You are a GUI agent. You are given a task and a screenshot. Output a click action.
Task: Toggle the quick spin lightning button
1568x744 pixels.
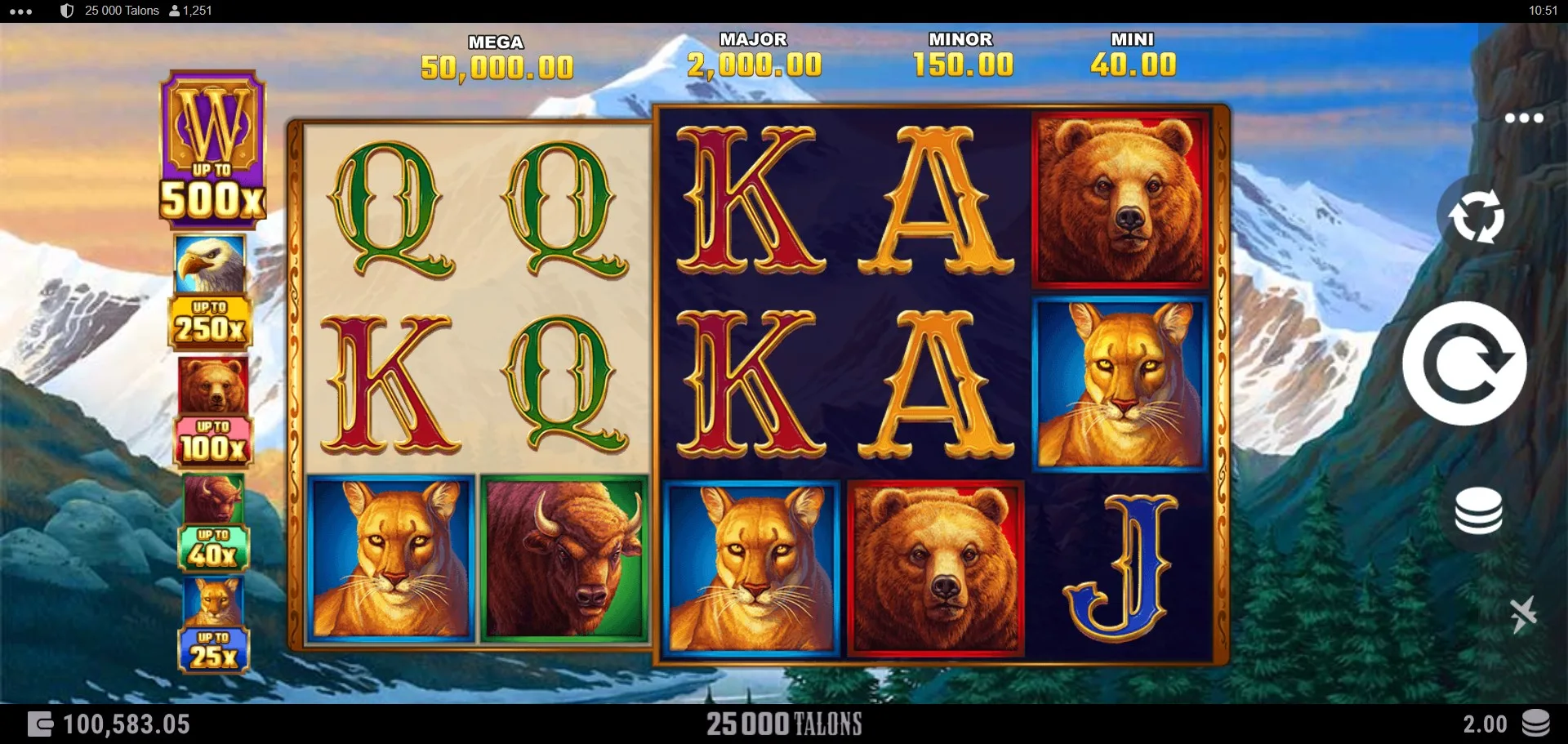(1522, 614)
